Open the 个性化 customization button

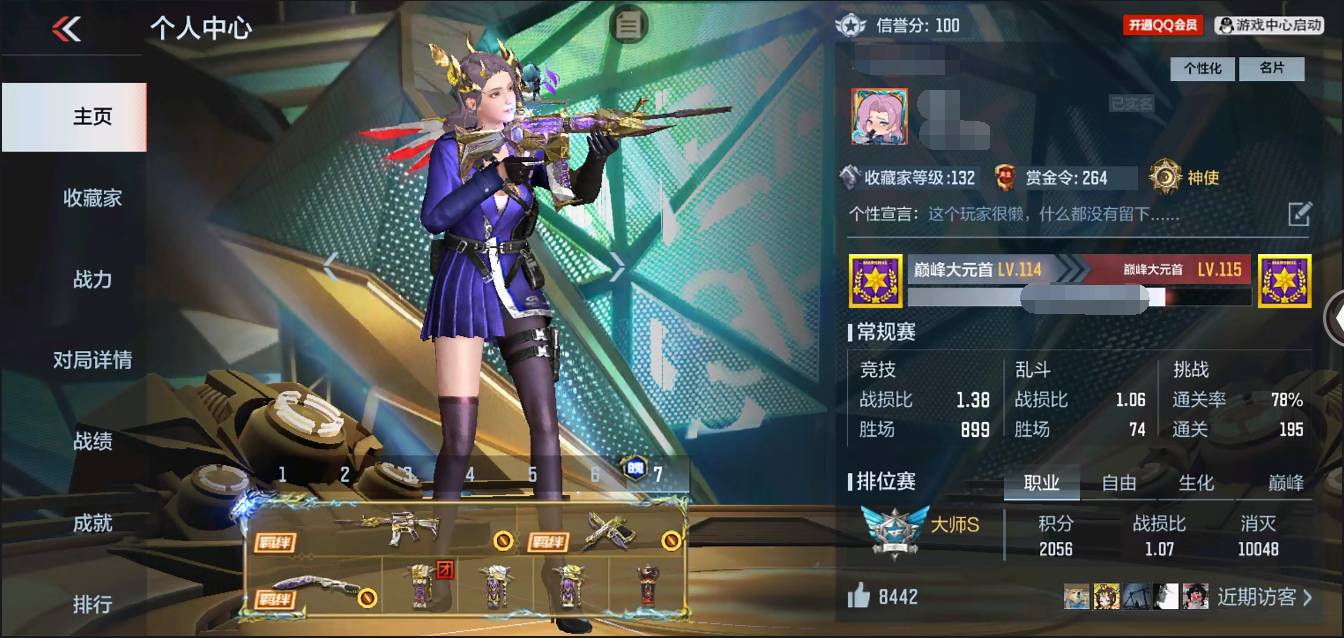1203,69
